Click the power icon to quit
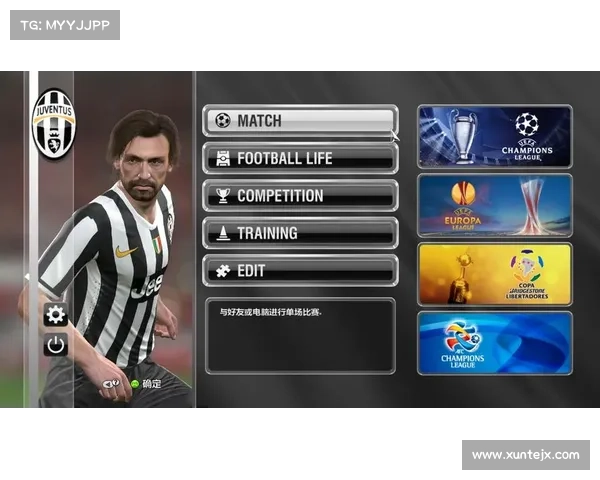Screen dimensions: 600x480 [x=56, y=345]
